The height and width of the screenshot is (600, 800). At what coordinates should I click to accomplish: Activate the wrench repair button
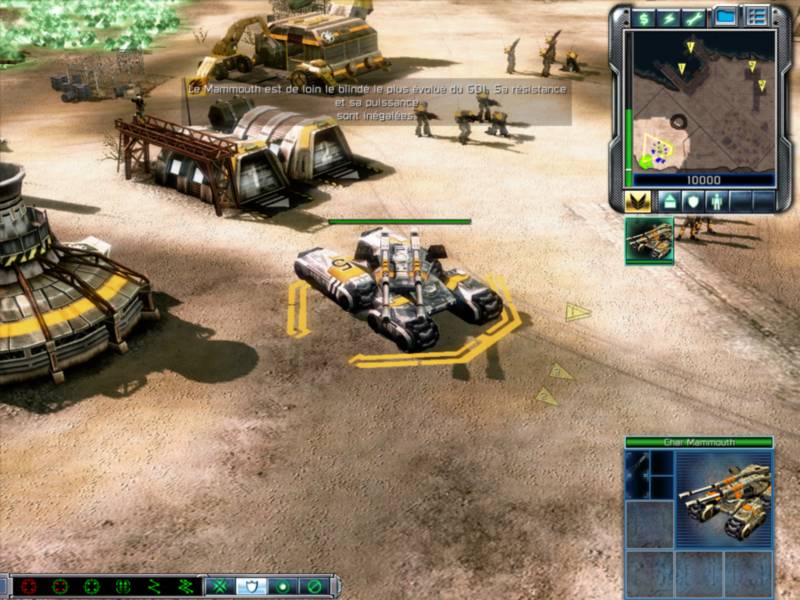[693, 18]
